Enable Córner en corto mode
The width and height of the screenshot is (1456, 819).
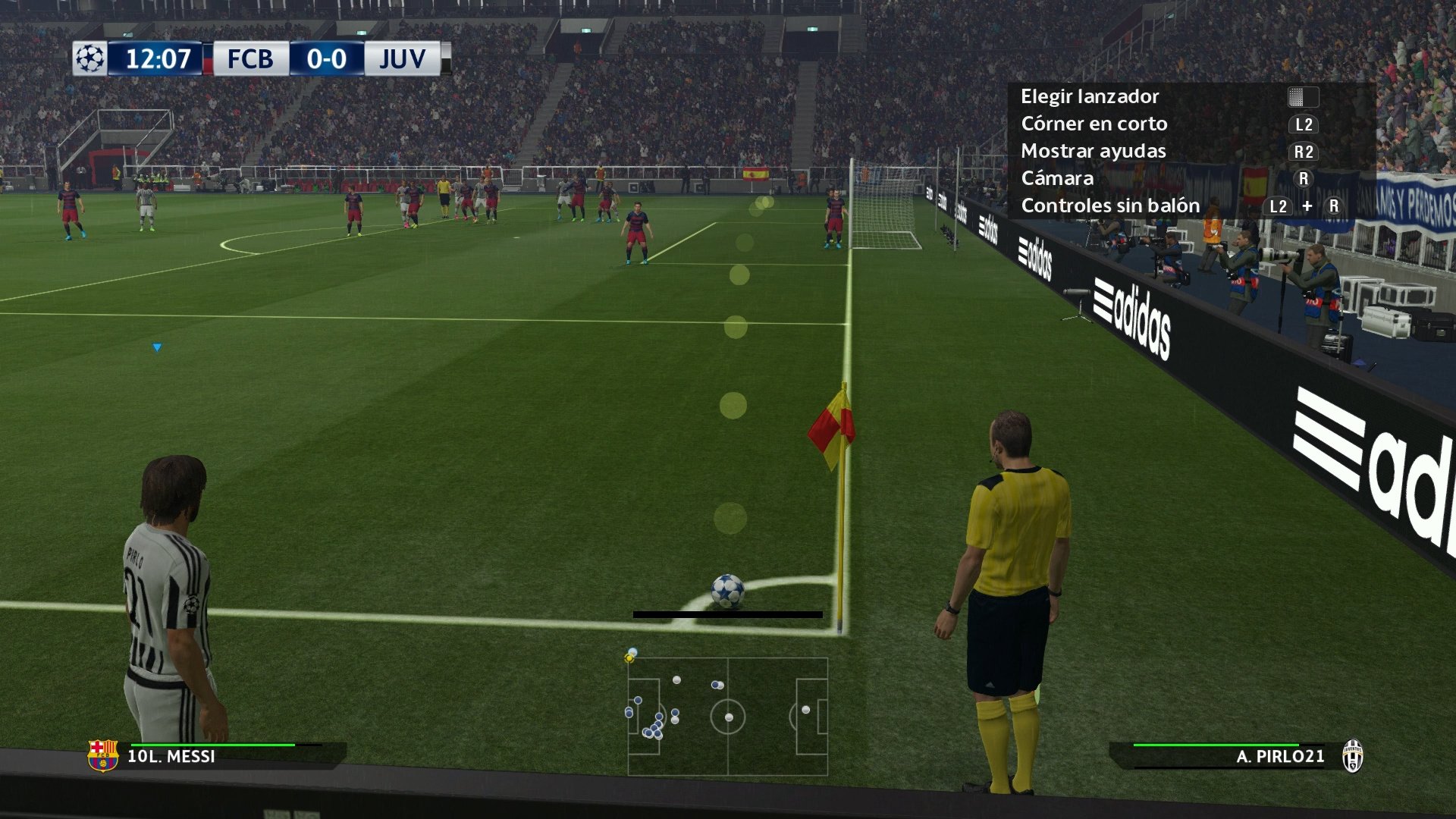[x=1094, y=124]
